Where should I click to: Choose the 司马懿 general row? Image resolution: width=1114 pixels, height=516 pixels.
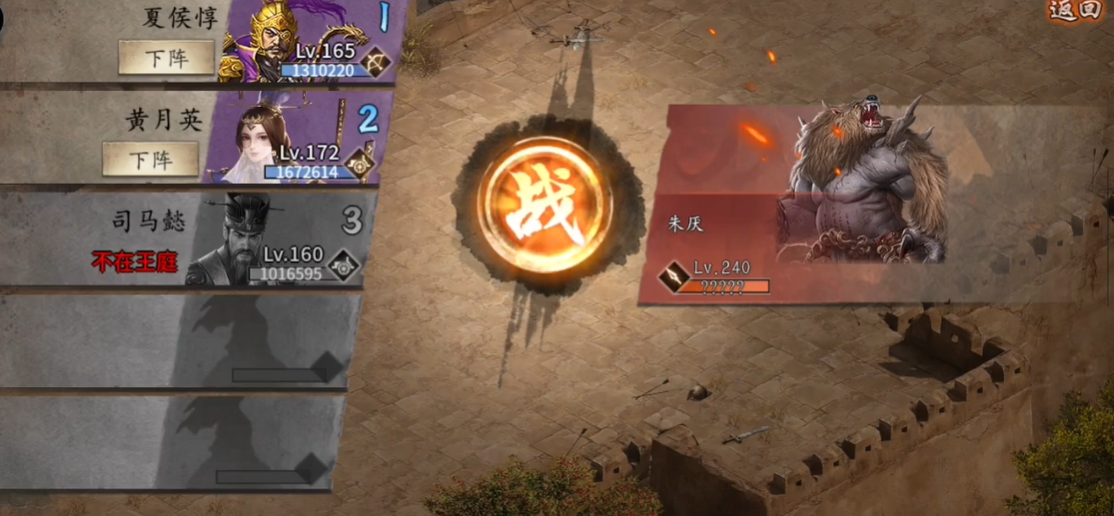[x=190, y=240]
